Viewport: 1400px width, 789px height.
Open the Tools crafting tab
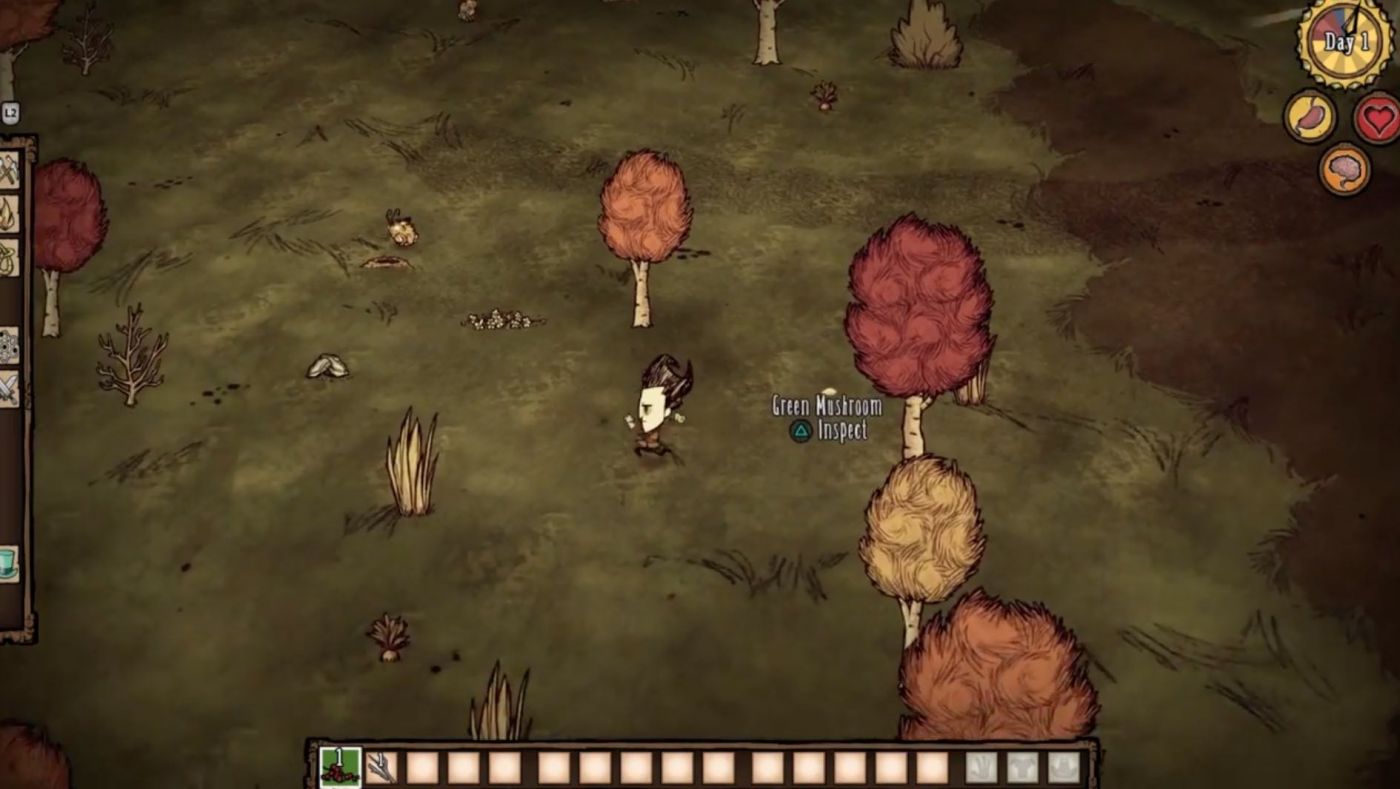9,170
